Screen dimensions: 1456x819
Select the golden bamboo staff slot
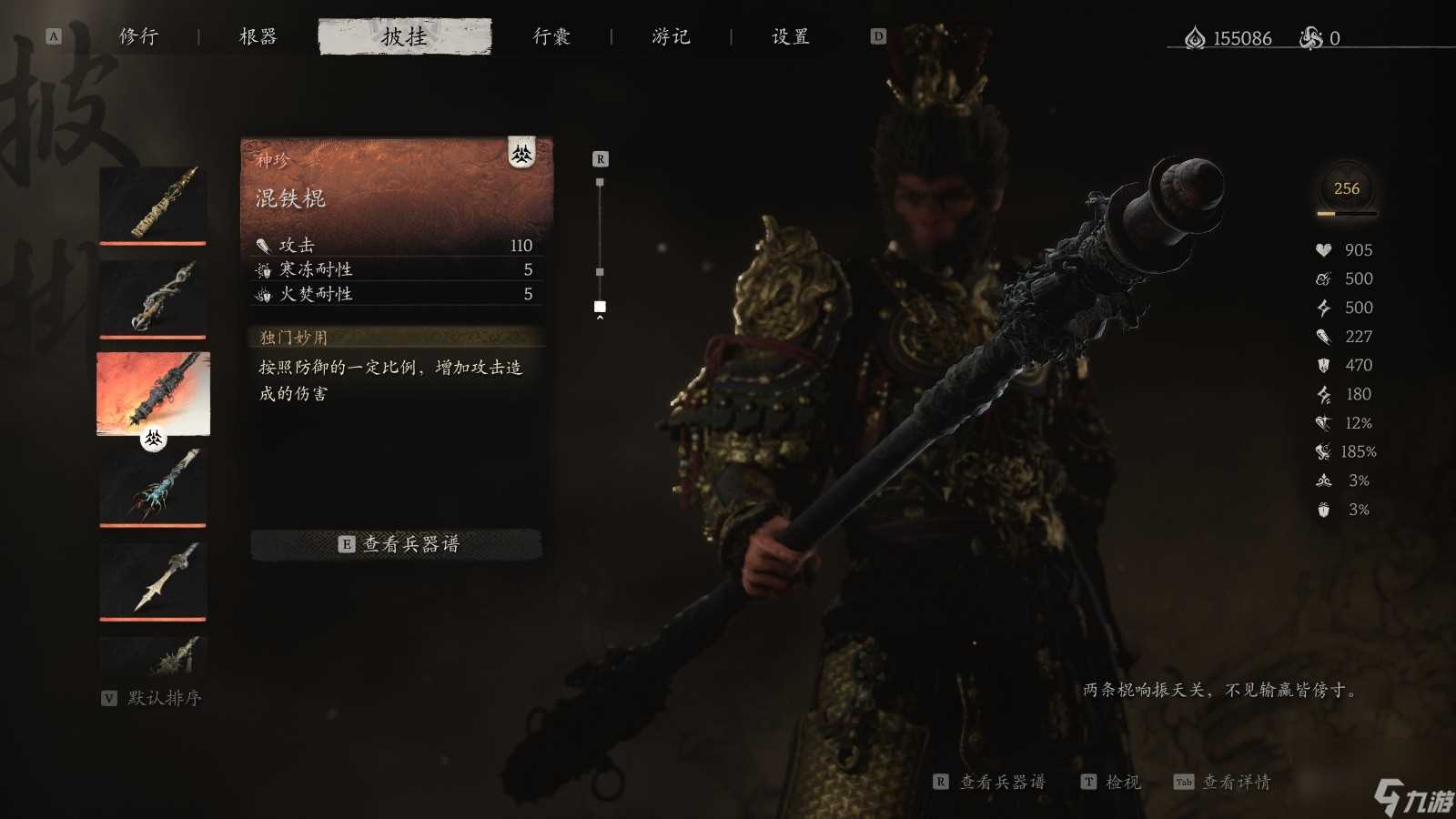pos(153,205)
